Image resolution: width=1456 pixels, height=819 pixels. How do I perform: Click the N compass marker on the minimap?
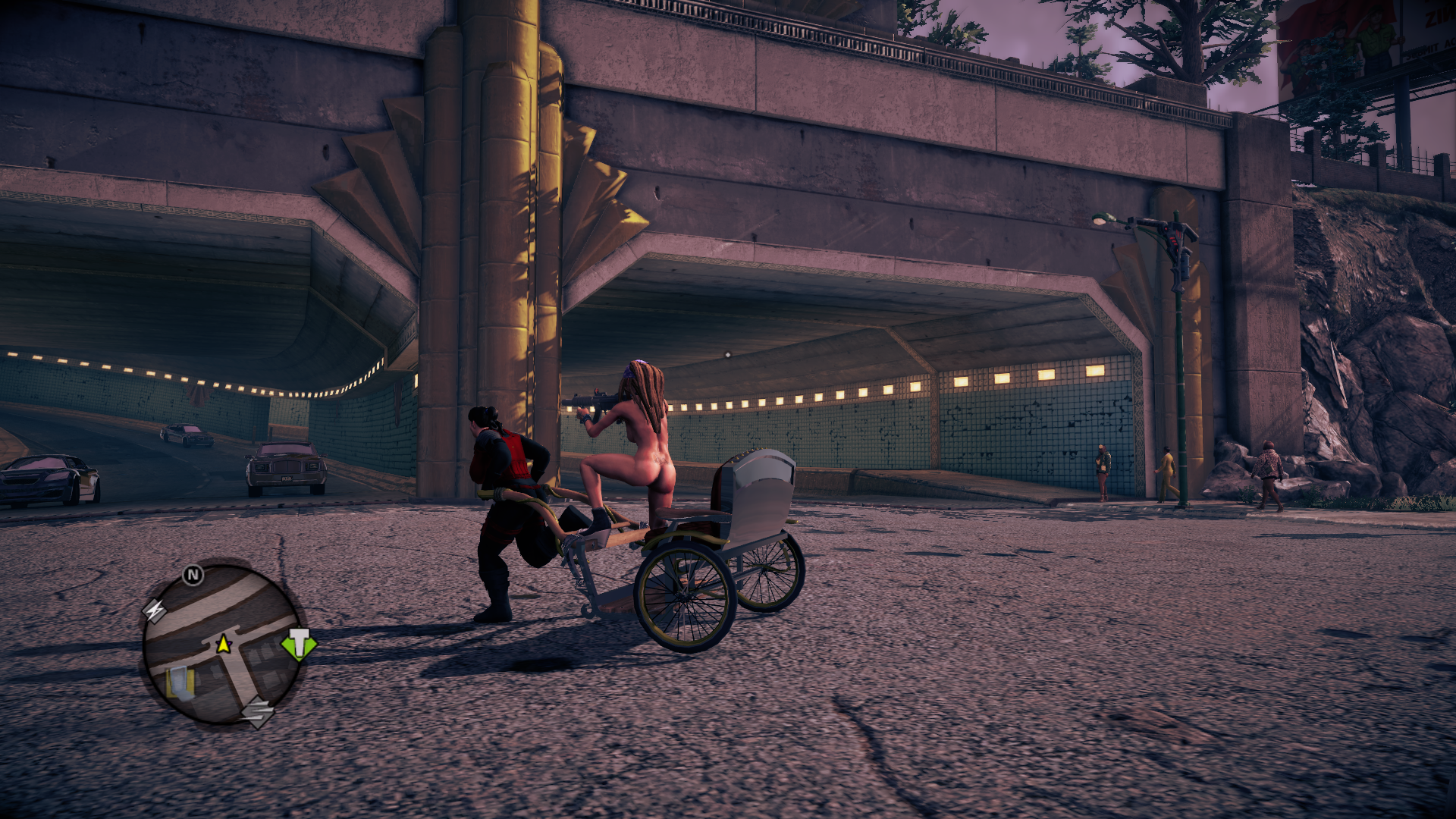click(193, 575)
